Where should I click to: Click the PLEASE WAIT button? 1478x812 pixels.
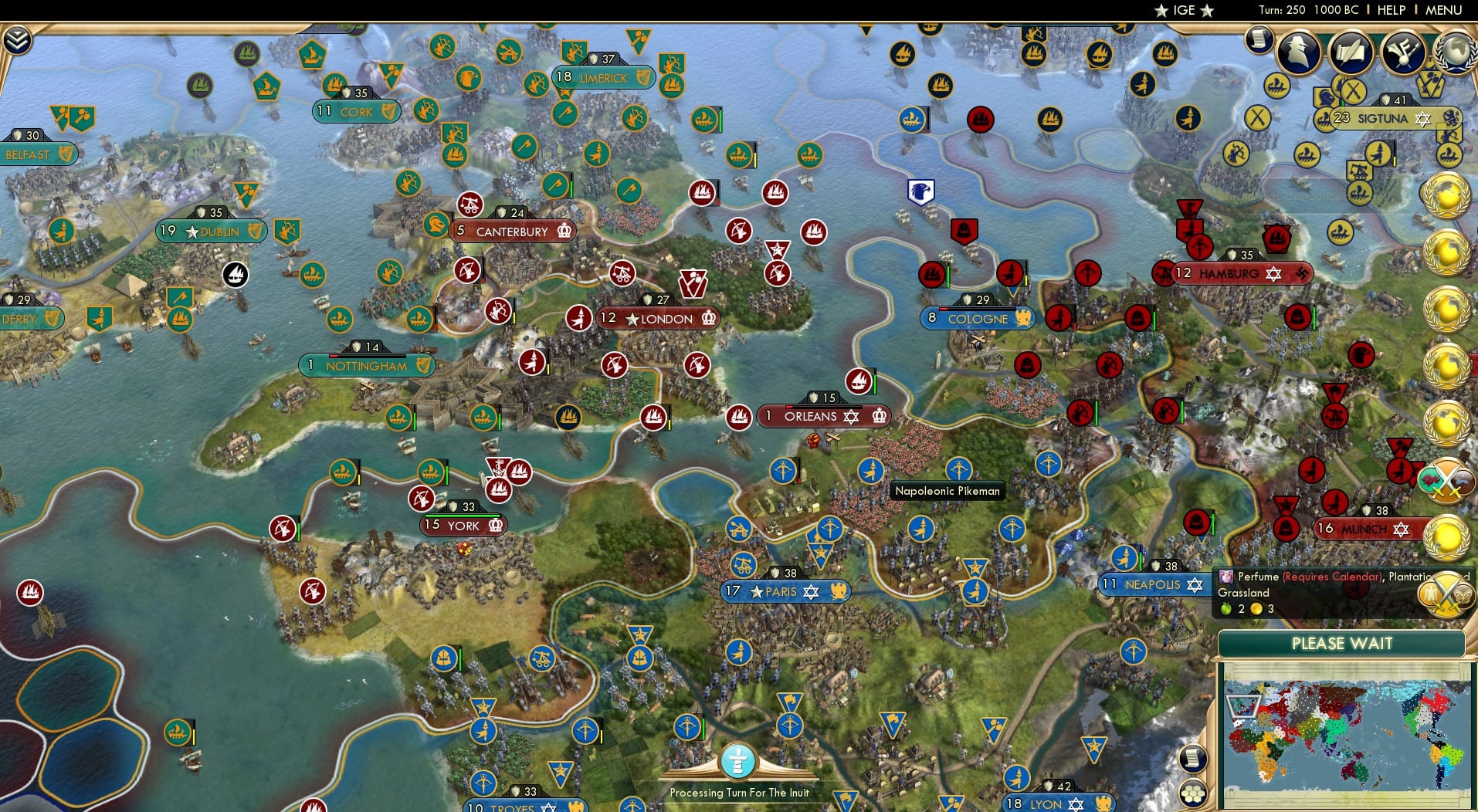tap(1342, 643)
